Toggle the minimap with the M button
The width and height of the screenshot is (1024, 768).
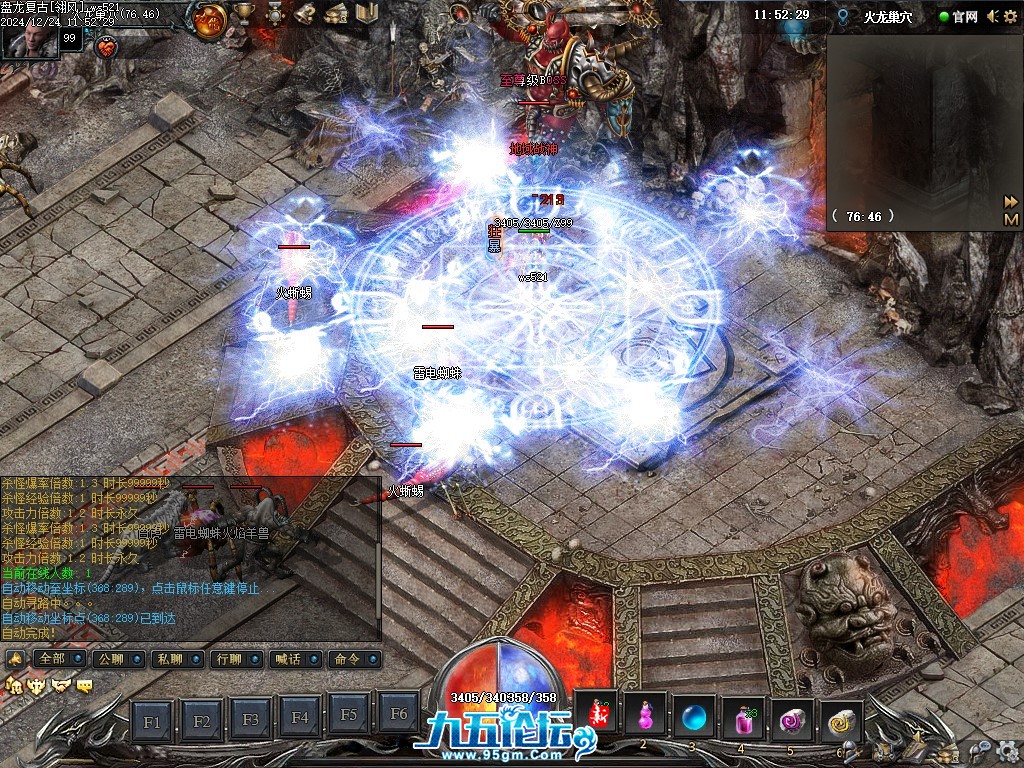(1011, 219)
